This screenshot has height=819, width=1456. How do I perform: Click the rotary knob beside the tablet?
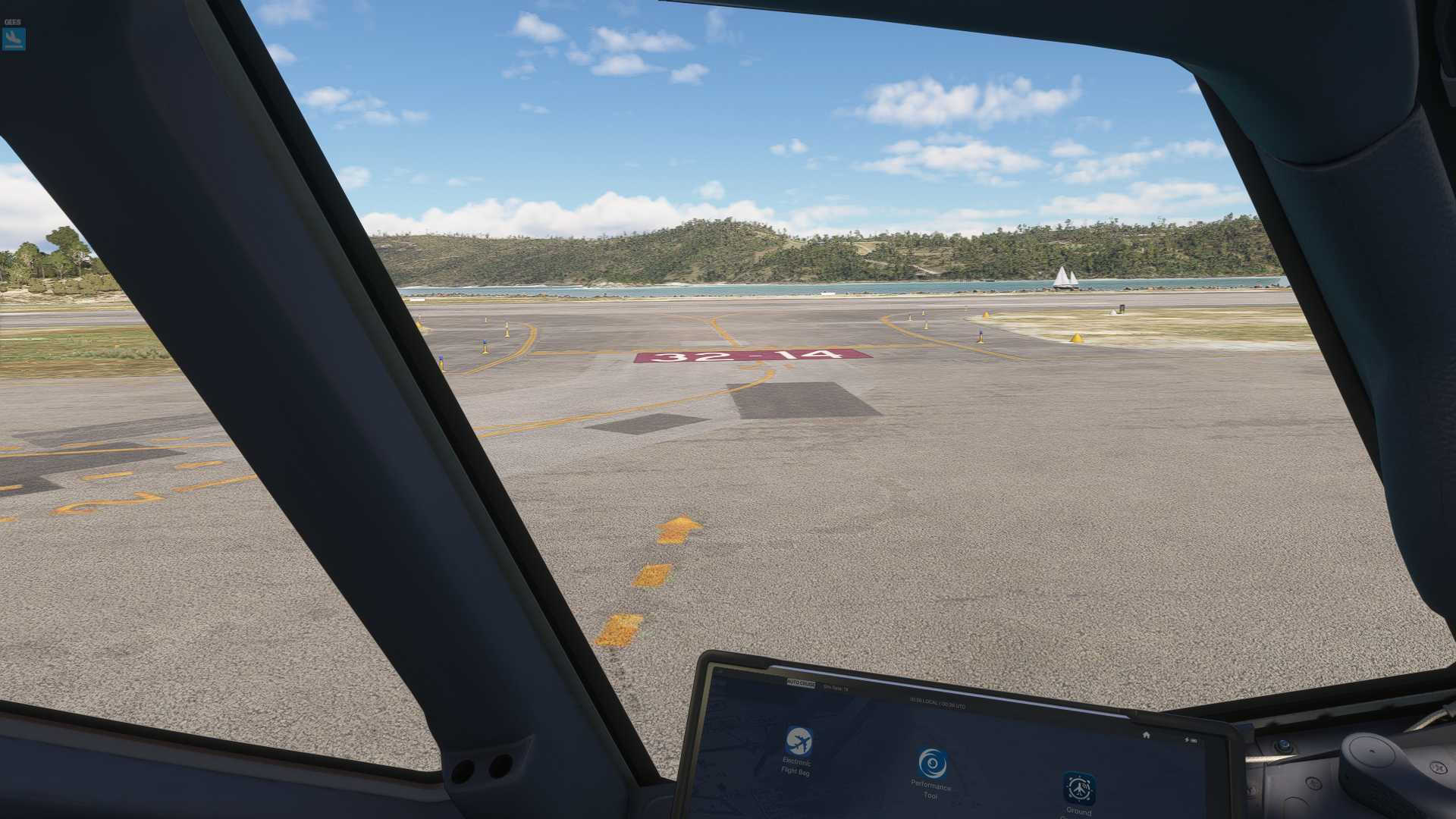pos(1285,745)
